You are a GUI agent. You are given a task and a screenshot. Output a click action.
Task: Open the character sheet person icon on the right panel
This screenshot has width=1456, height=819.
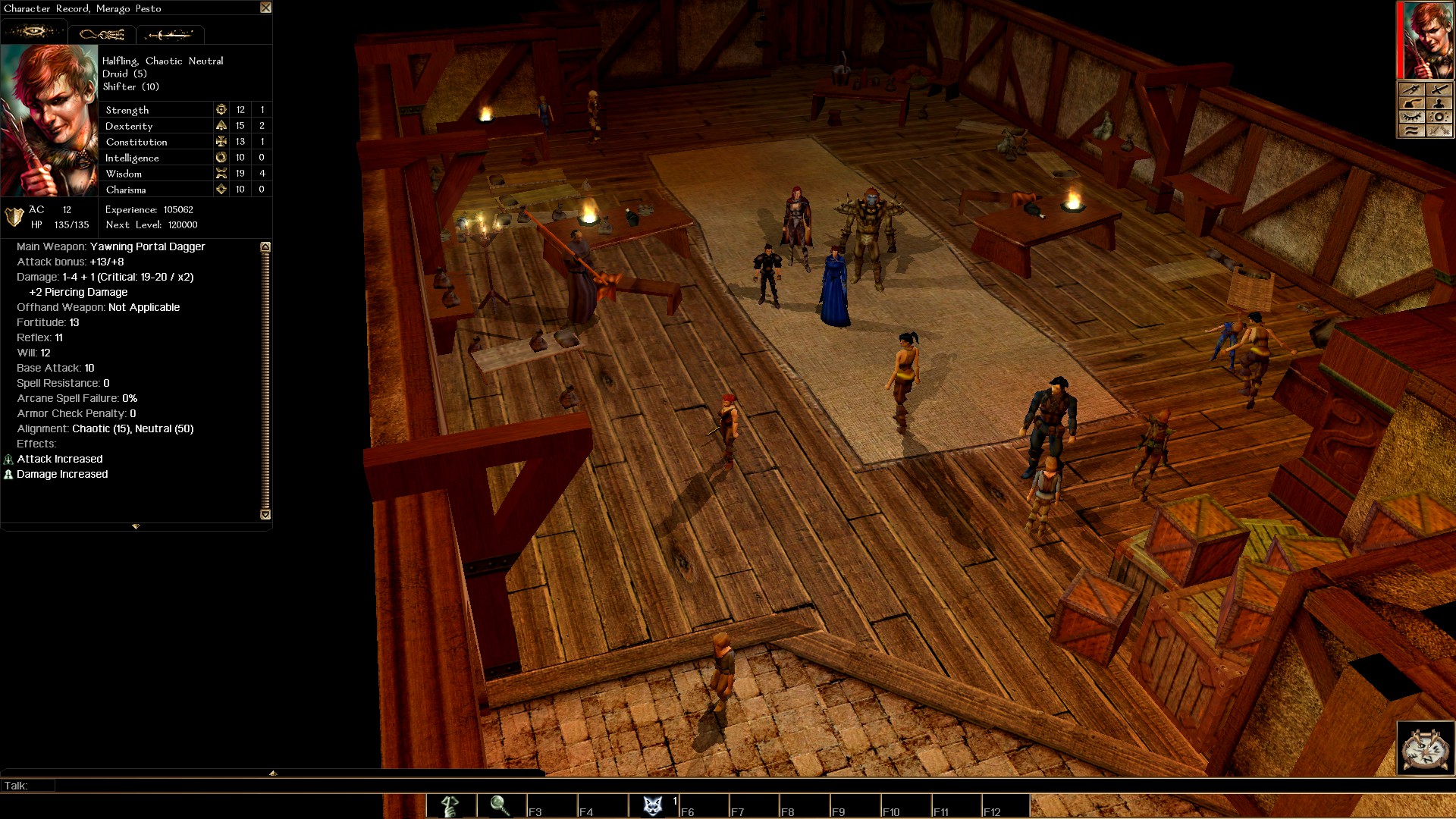1439,103
